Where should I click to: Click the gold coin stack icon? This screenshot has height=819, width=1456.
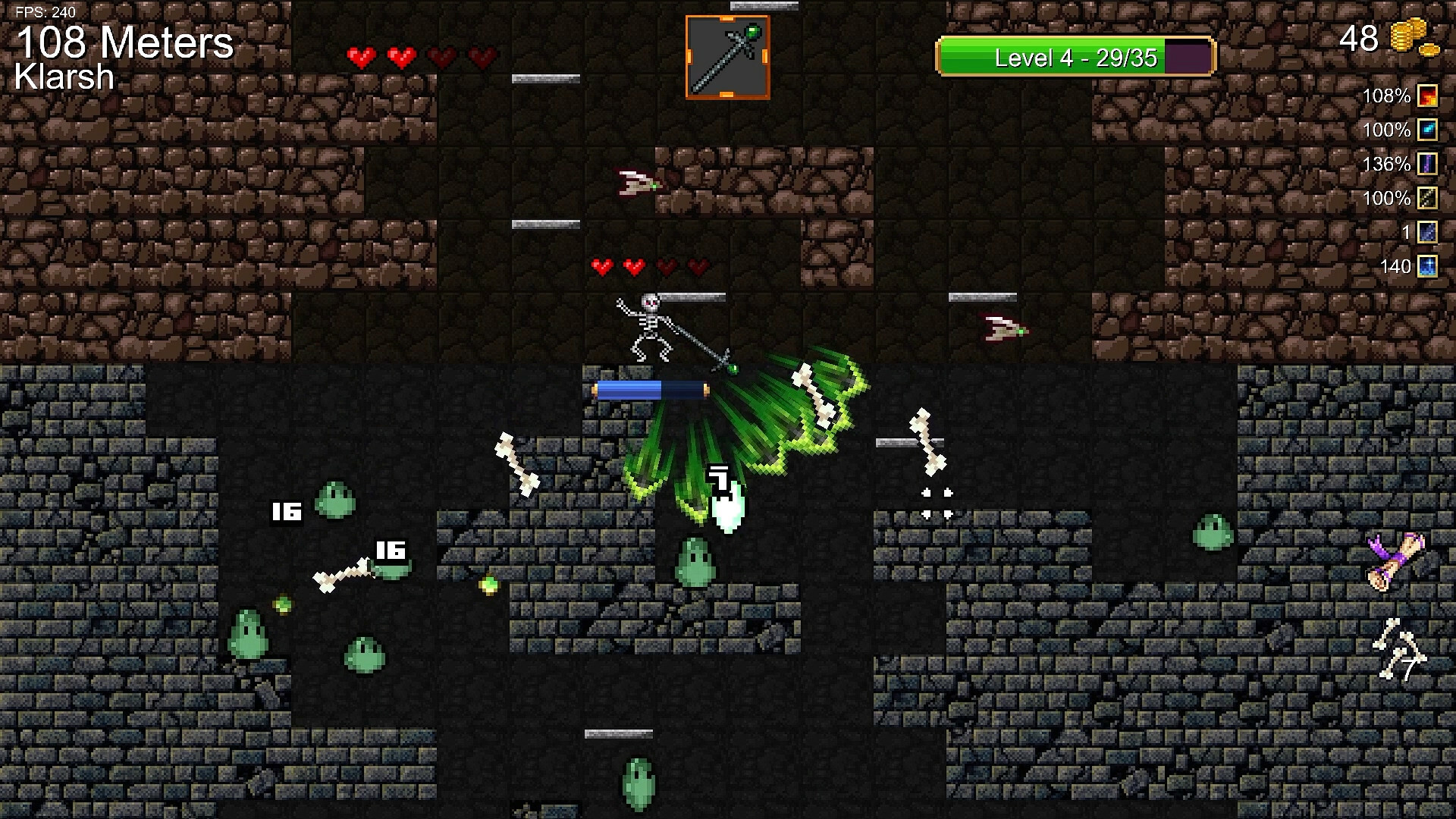coord(1413,39)
